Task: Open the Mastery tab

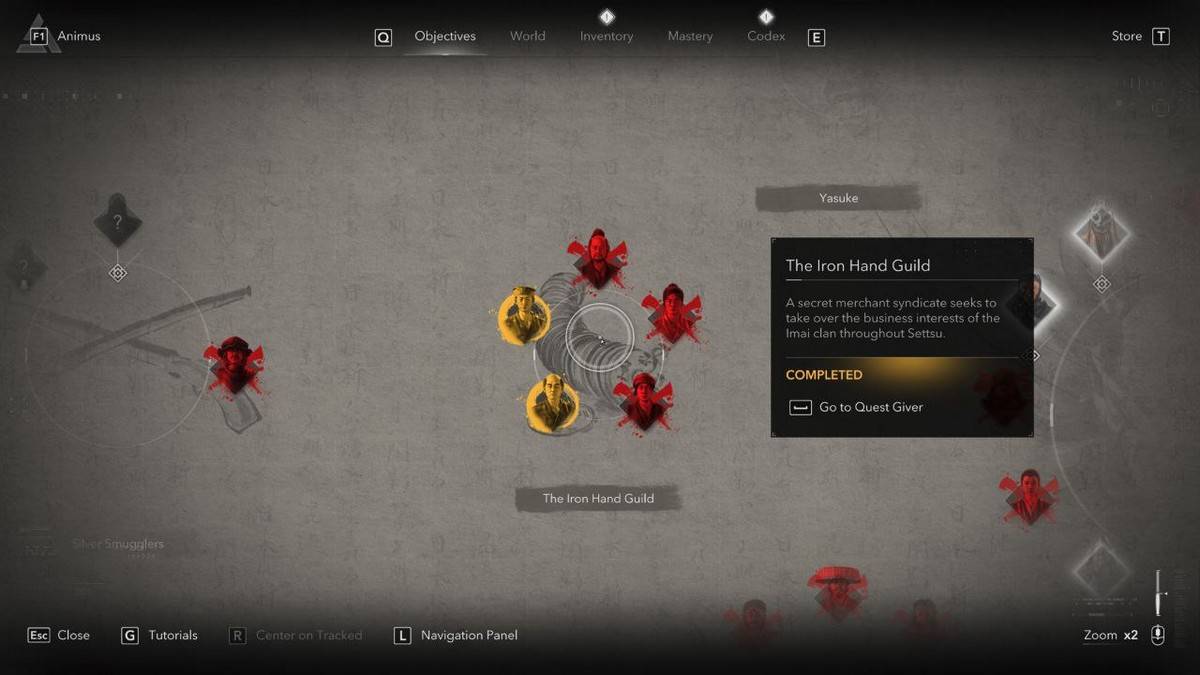Action: (690, 37)
